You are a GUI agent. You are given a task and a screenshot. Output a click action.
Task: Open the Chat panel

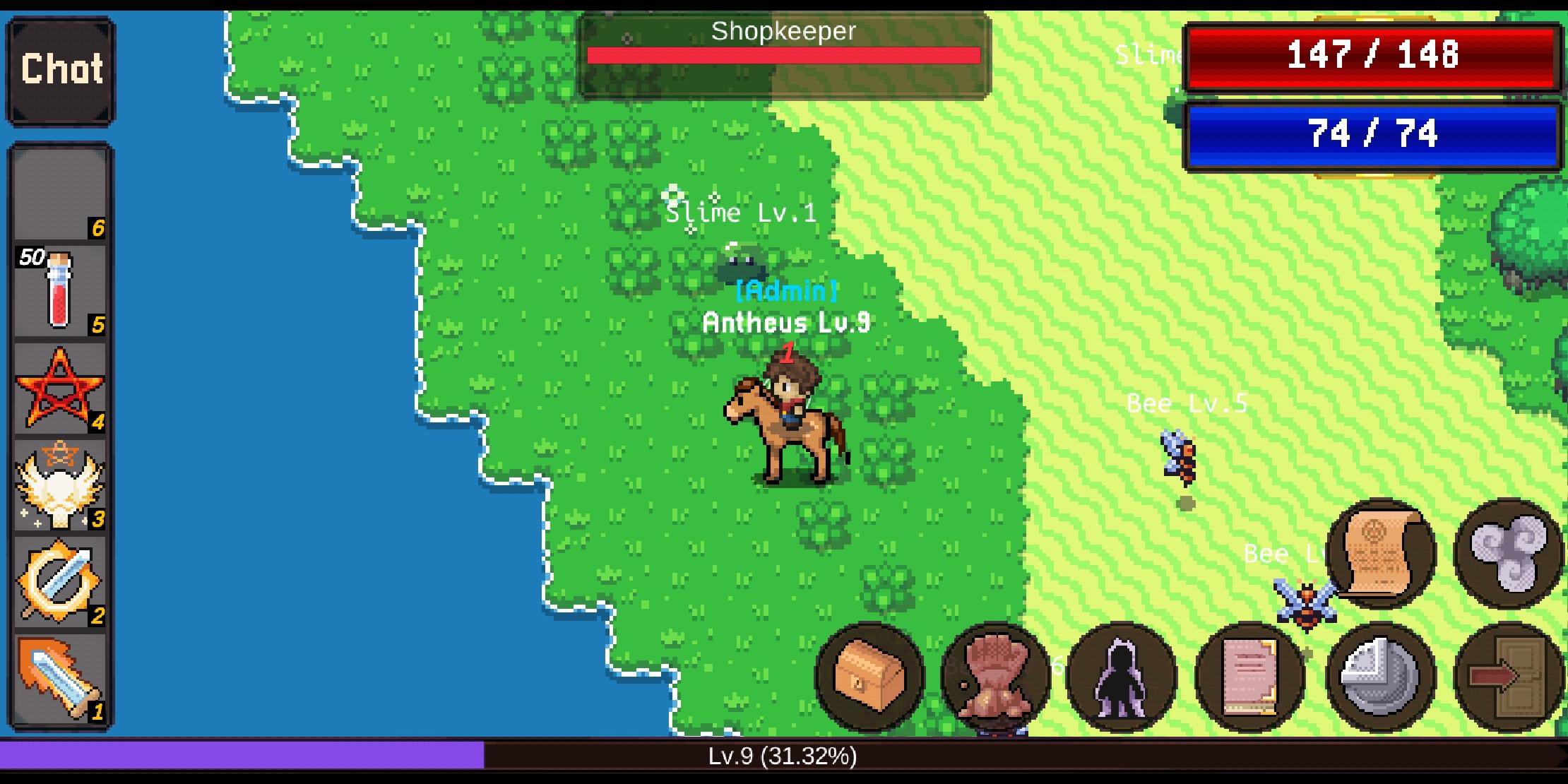pos(60,69)
